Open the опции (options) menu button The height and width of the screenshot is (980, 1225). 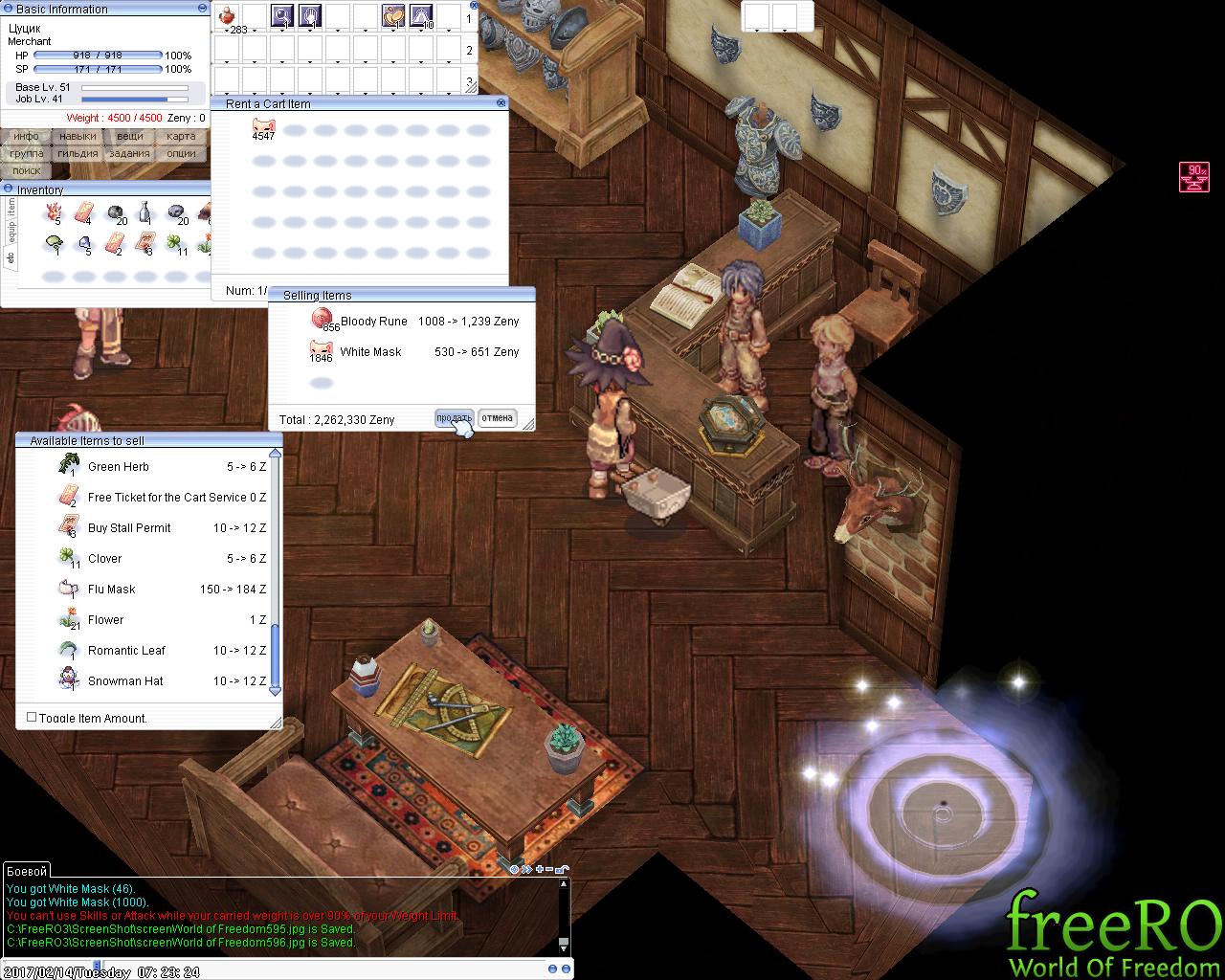pos(180,153)
